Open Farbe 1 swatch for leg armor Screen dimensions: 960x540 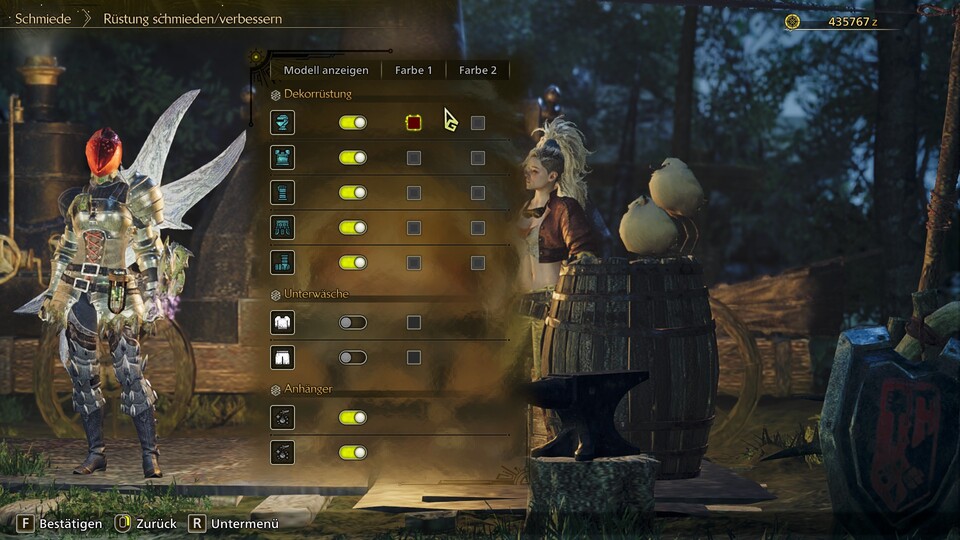pos(413,262)
